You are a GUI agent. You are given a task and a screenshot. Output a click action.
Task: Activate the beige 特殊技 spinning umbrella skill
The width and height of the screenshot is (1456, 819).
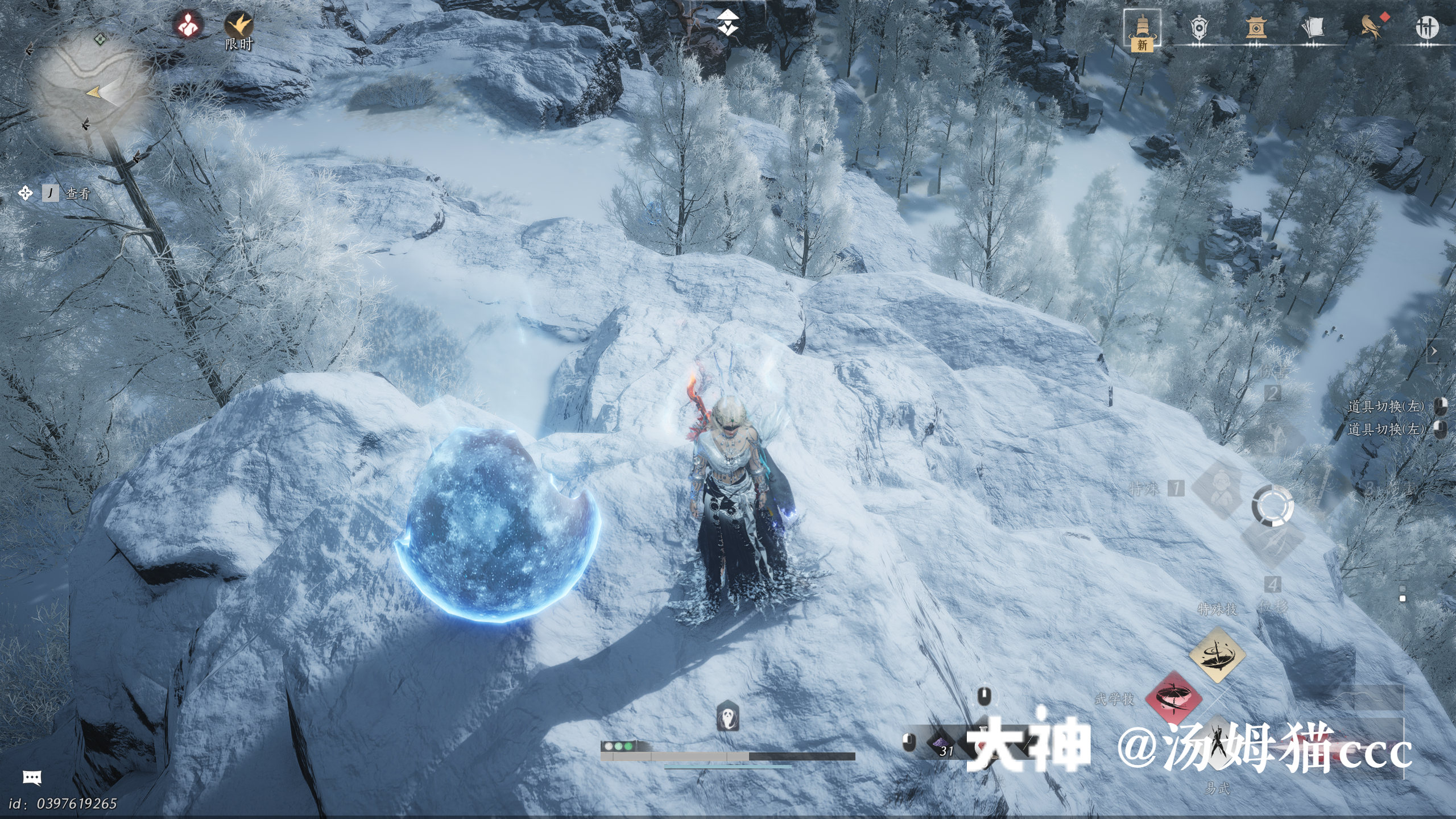1217,654
